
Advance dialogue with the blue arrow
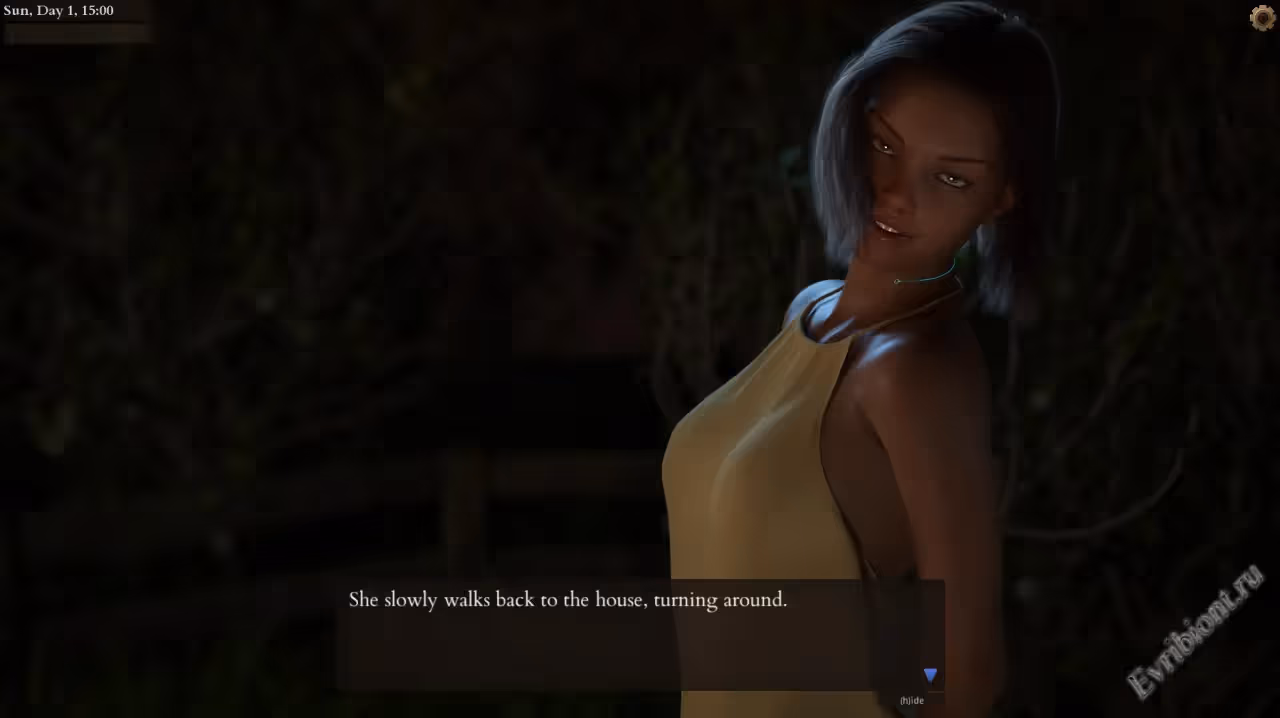tap(930, 676)
